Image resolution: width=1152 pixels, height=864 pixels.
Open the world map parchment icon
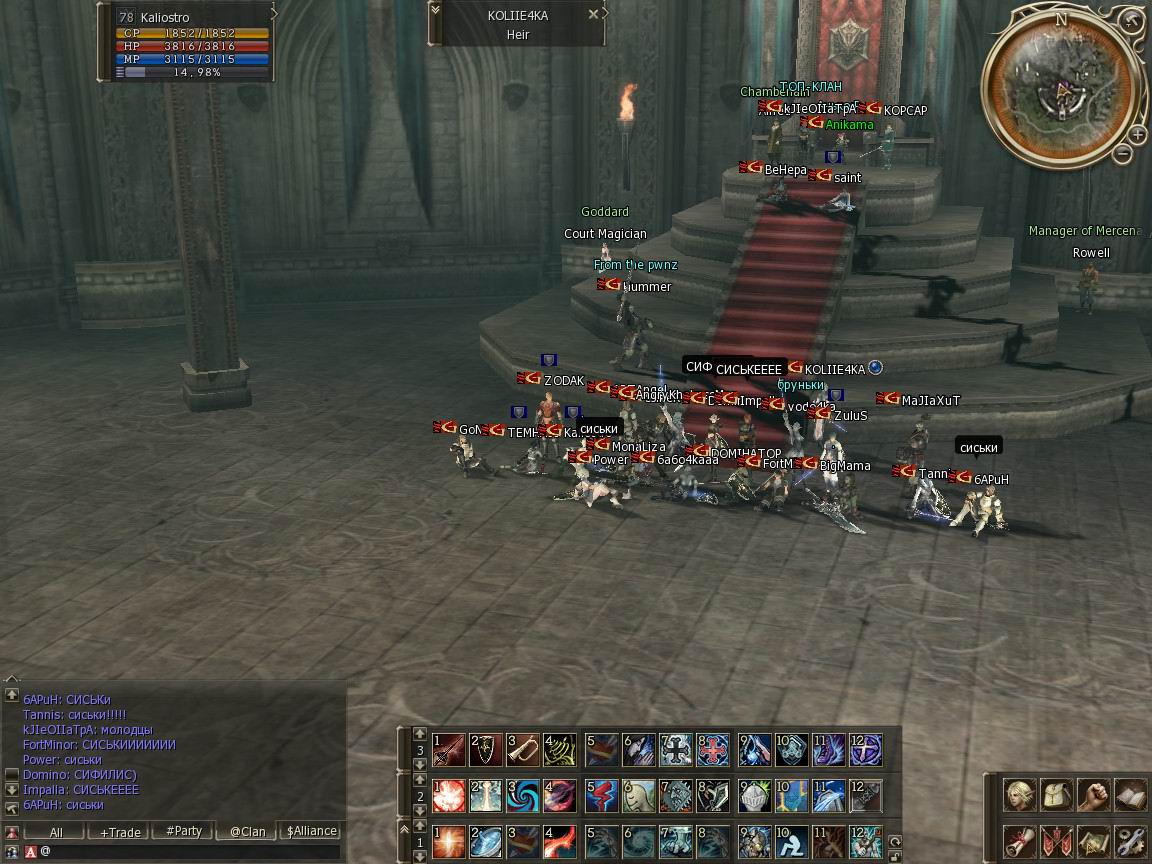tap(1093, 841)
